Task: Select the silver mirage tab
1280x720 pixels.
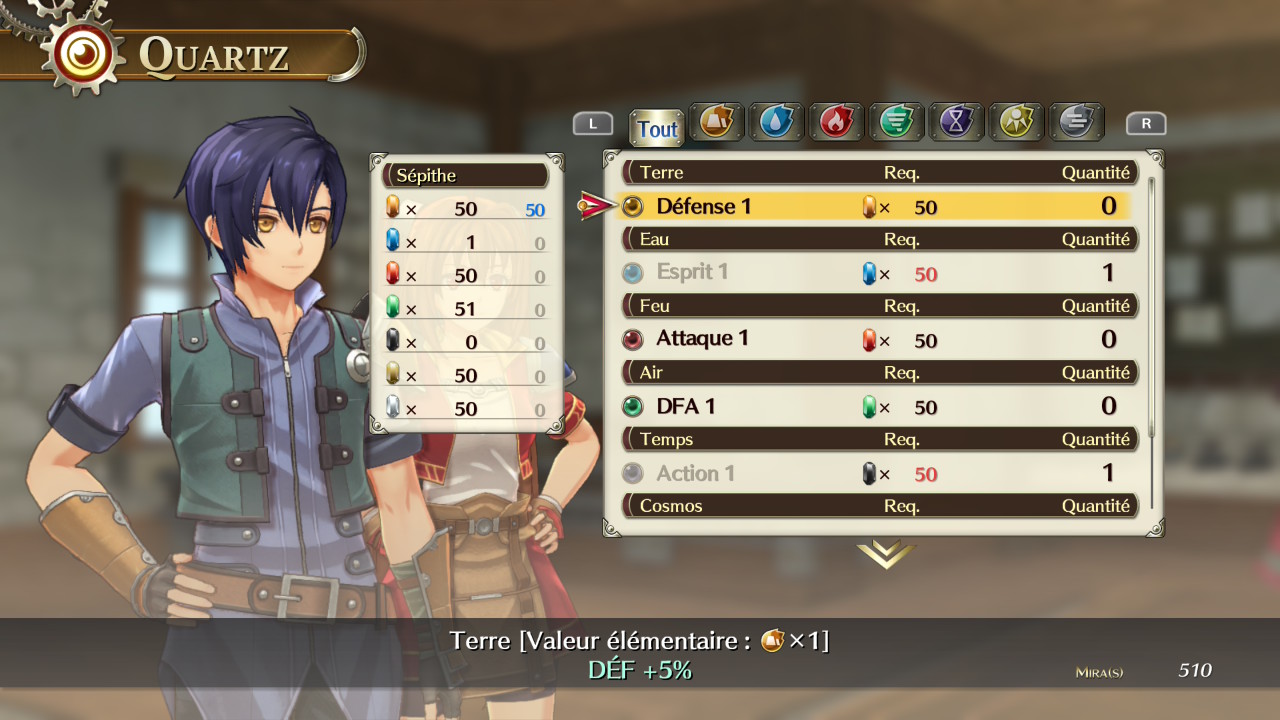Action: pyautogui.click(x=1076, y=122)
